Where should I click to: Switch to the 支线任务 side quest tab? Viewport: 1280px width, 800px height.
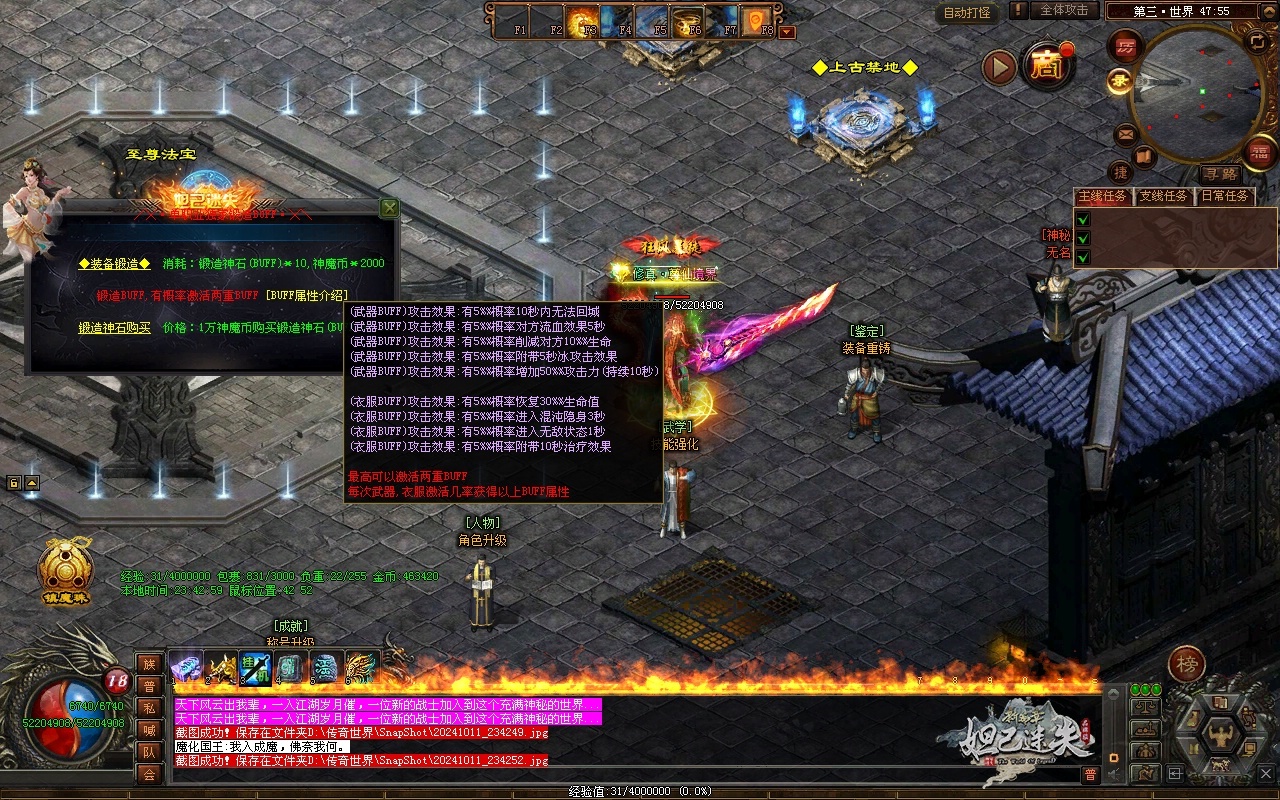(x=1165, y=196)
